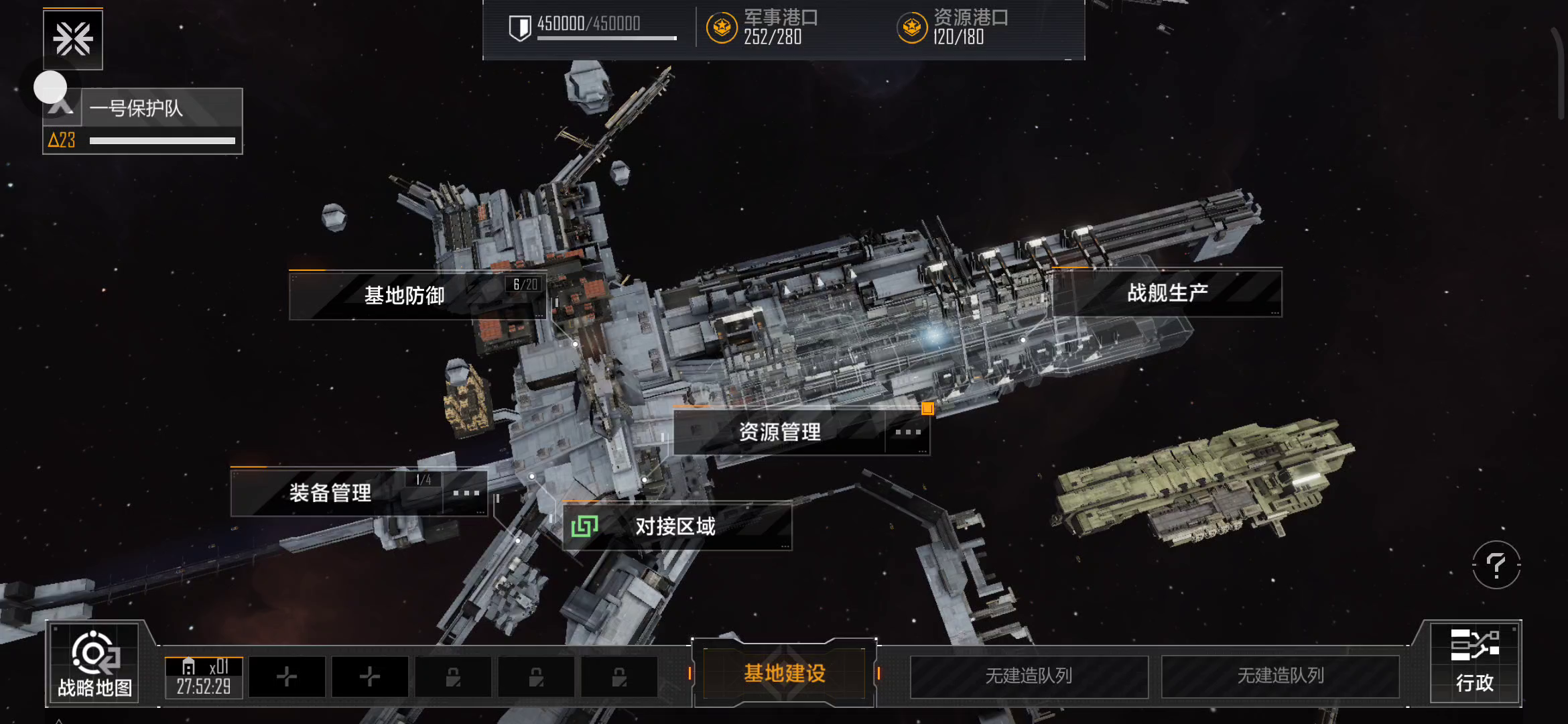Open the 资源港口 resource port info
This screenshot has height=724, width=1568.
[x=953, y=27]
